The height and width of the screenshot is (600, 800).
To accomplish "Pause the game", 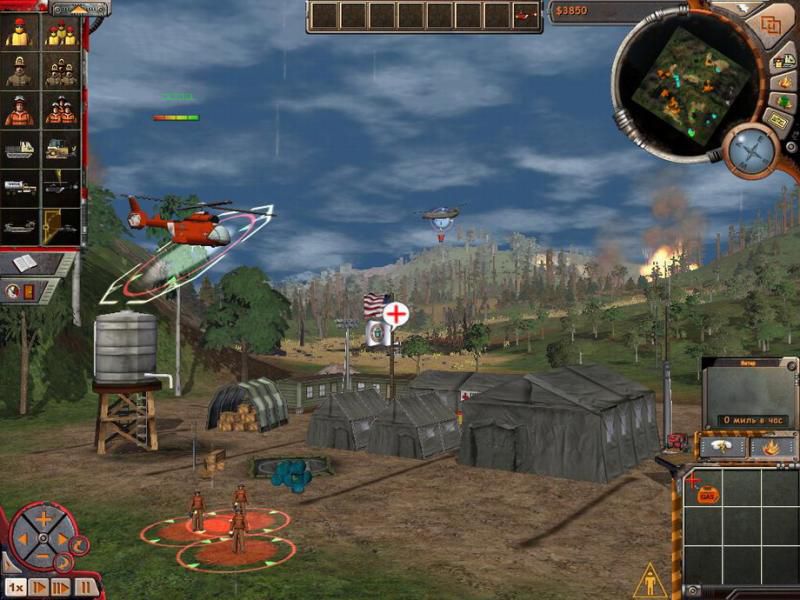I will click(x=86, y=587).
